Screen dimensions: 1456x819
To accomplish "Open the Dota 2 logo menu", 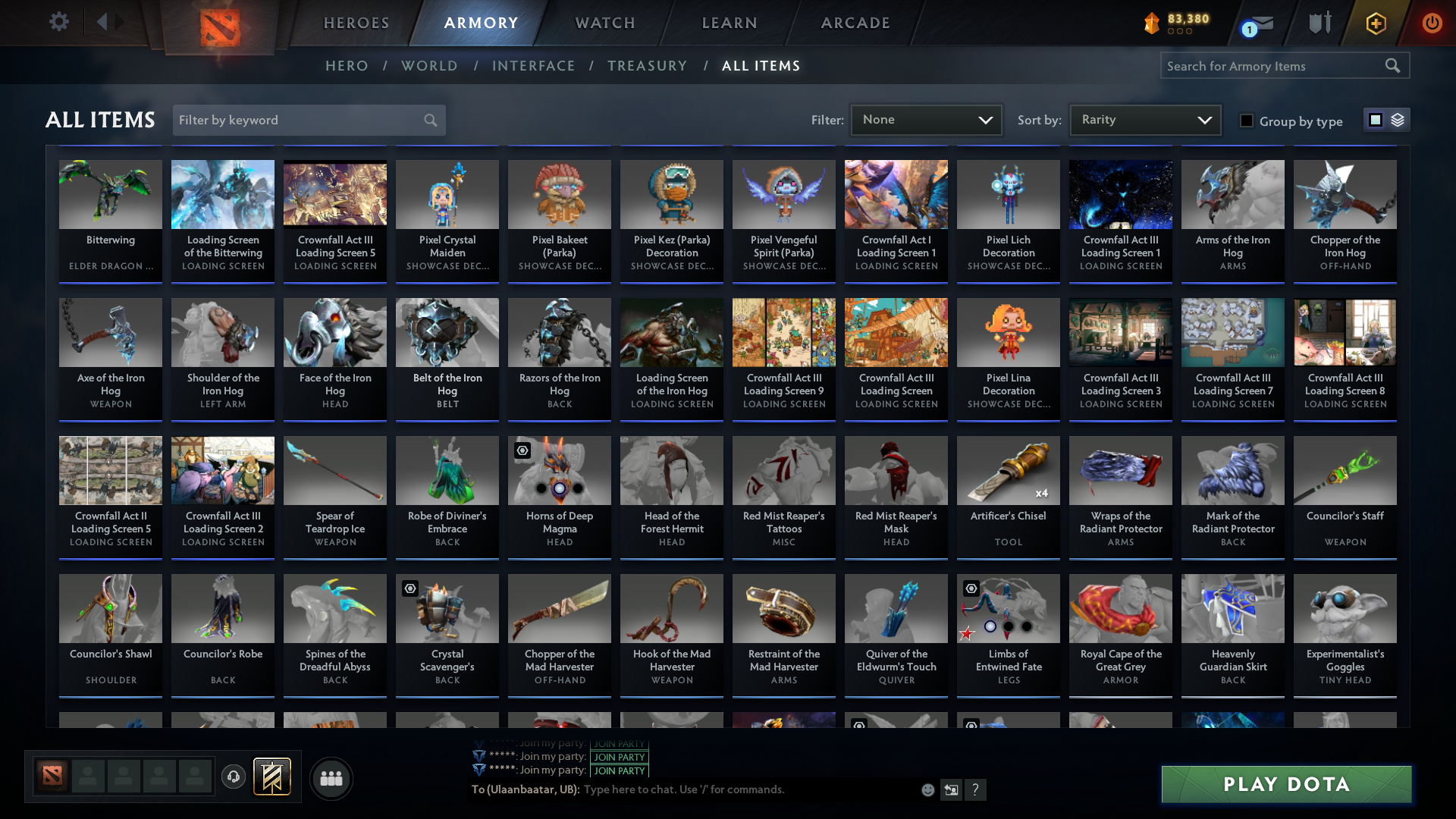I will coord(220,27).
